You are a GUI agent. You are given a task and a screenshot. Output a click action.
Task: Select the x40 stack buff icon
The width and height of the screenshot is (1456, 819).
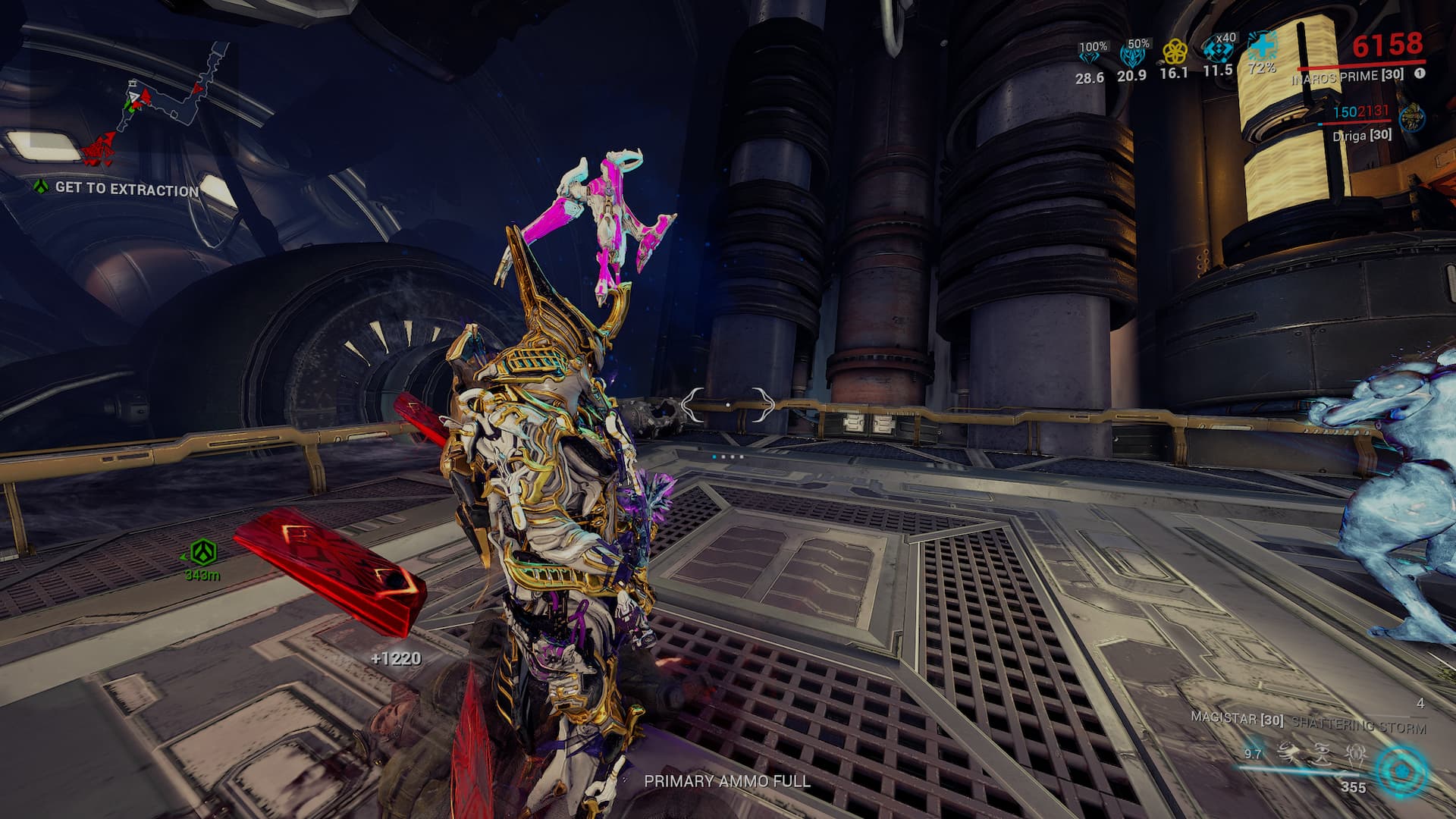(x=1218, y=50)
